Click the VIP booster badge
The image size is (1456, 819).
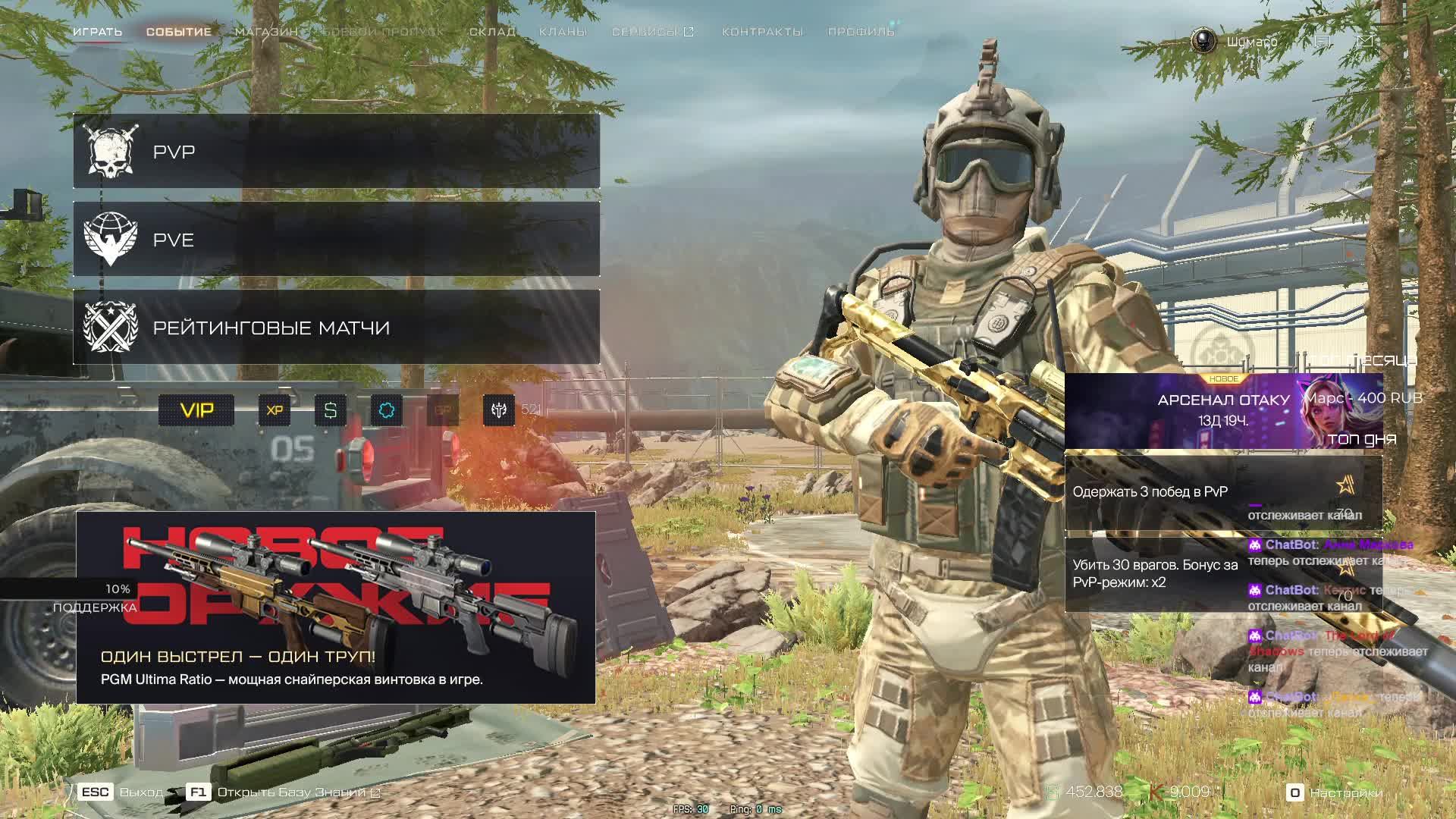pos(196,410)
